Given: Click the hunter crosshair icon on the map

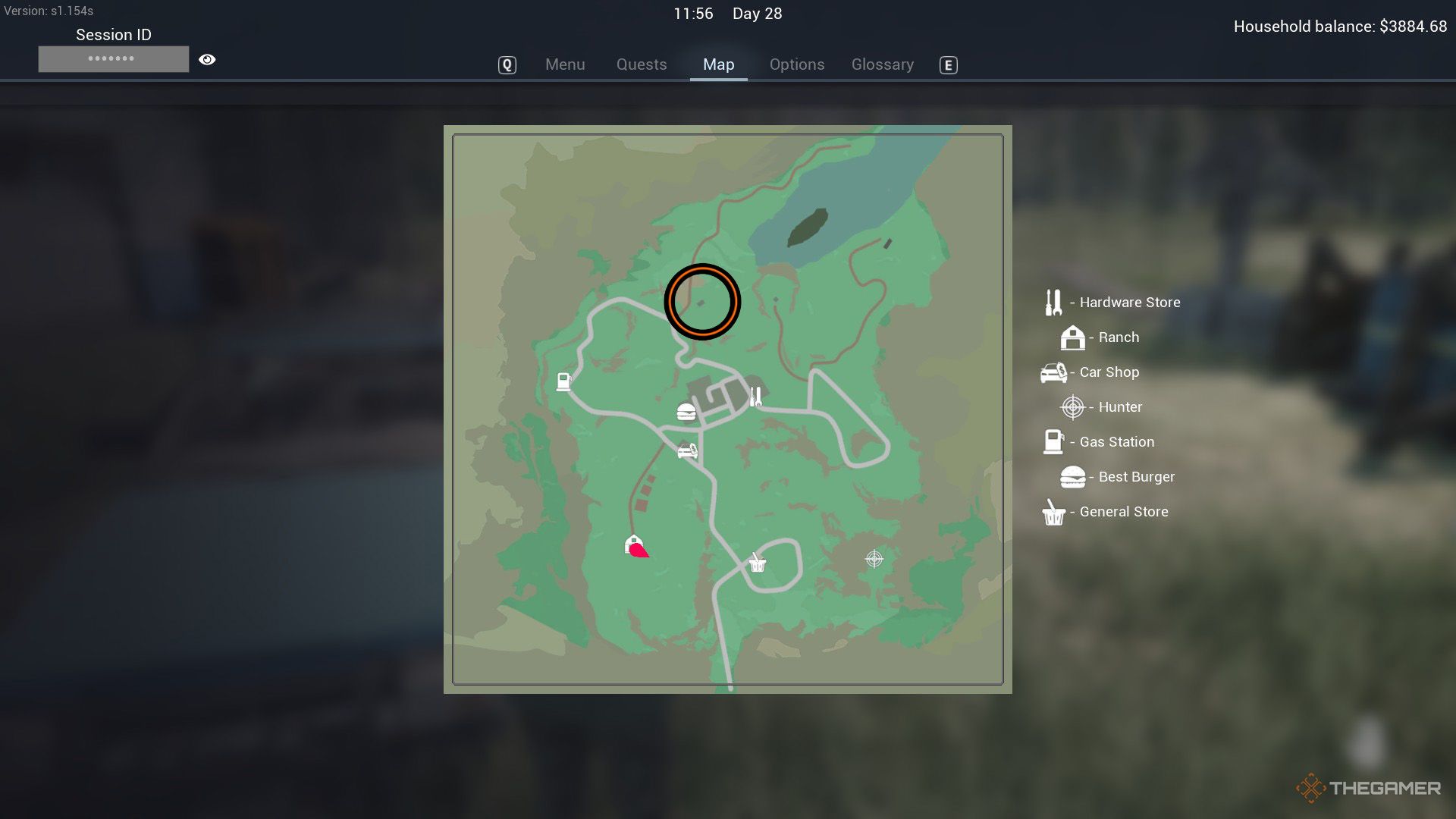Looking at the screenshot, I should point(874,559).
